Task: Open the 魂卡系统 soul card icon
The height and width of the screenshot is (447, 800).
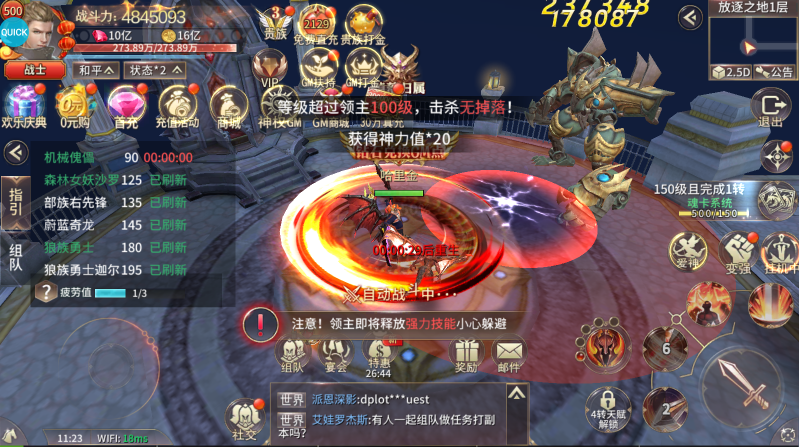Action: point(774,198)
